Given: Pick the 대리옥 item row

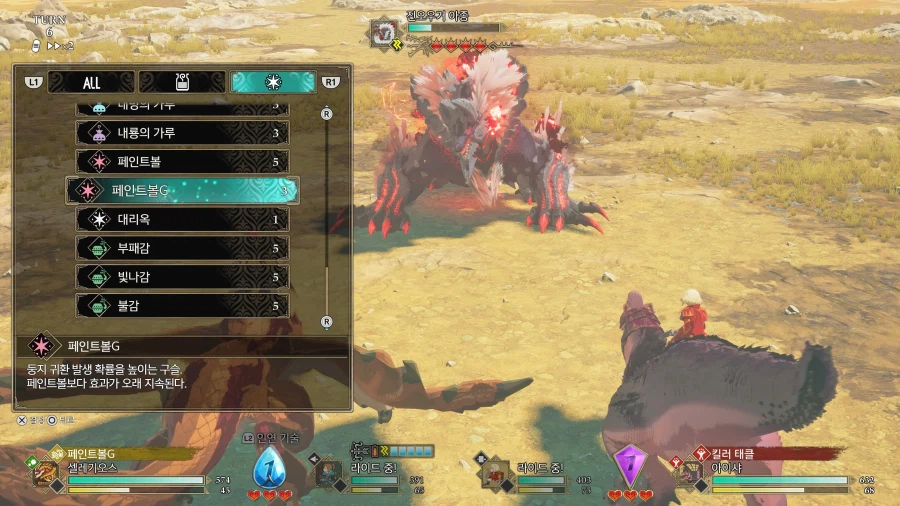Looking at the screenshot, I should (183, 219).
